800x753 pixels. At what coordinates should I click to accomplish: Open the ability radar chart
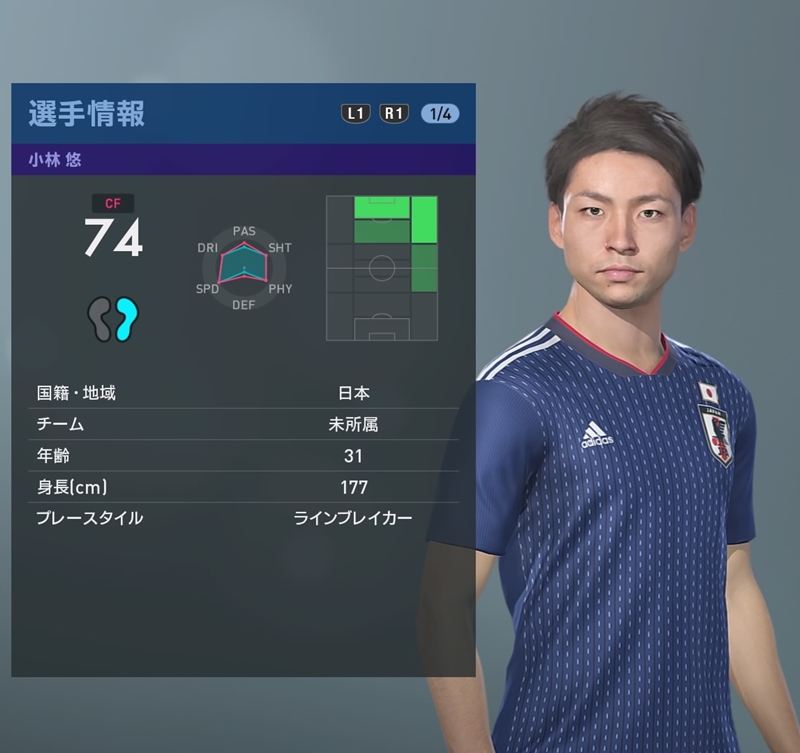tap(244, 267)
